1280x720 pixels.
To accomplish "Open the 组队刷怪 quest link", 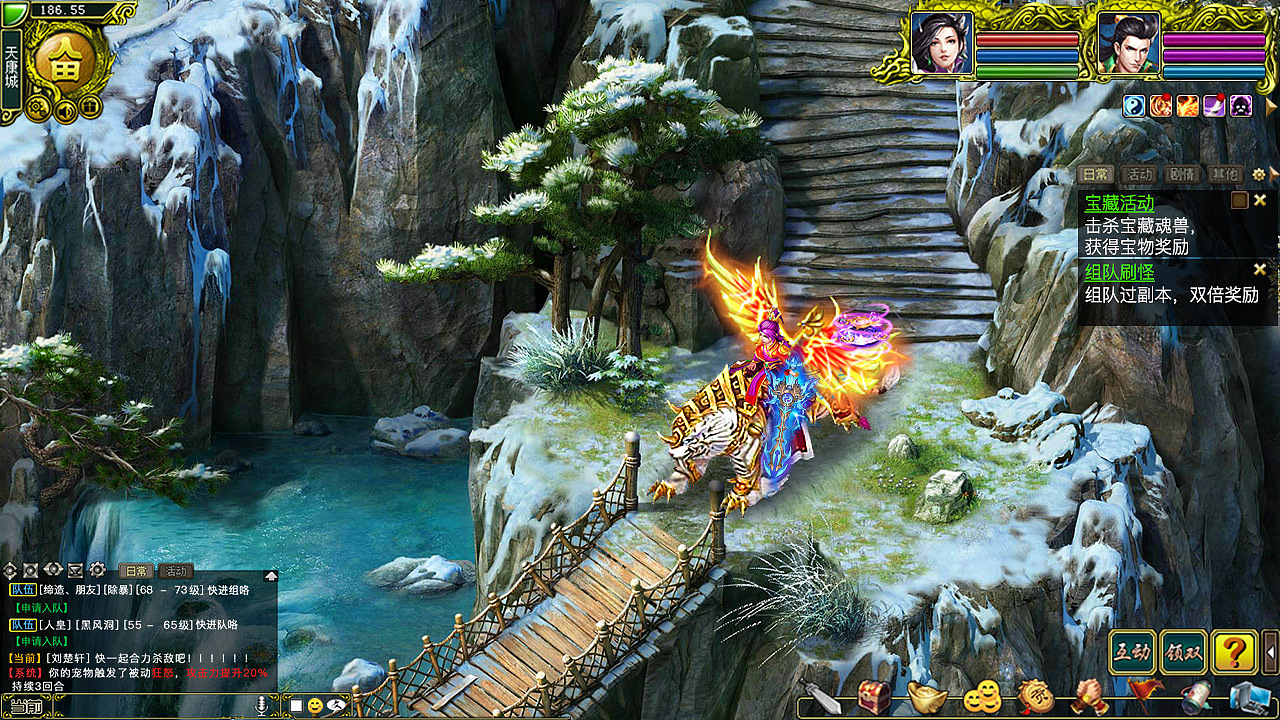I will click(x=1119, y=271).
